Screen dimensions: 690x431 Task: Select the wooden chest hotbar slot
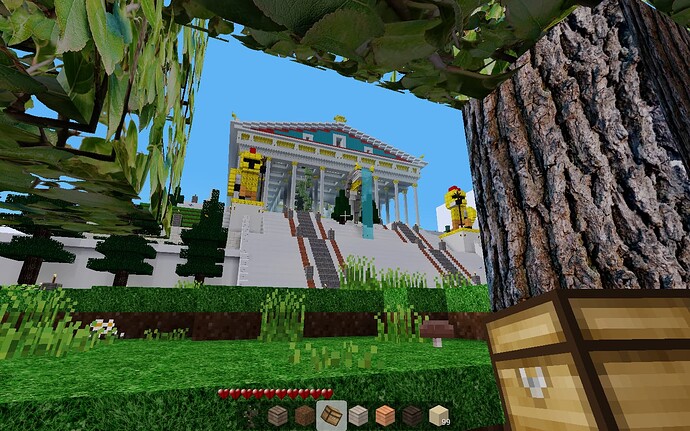click(331, 415)
